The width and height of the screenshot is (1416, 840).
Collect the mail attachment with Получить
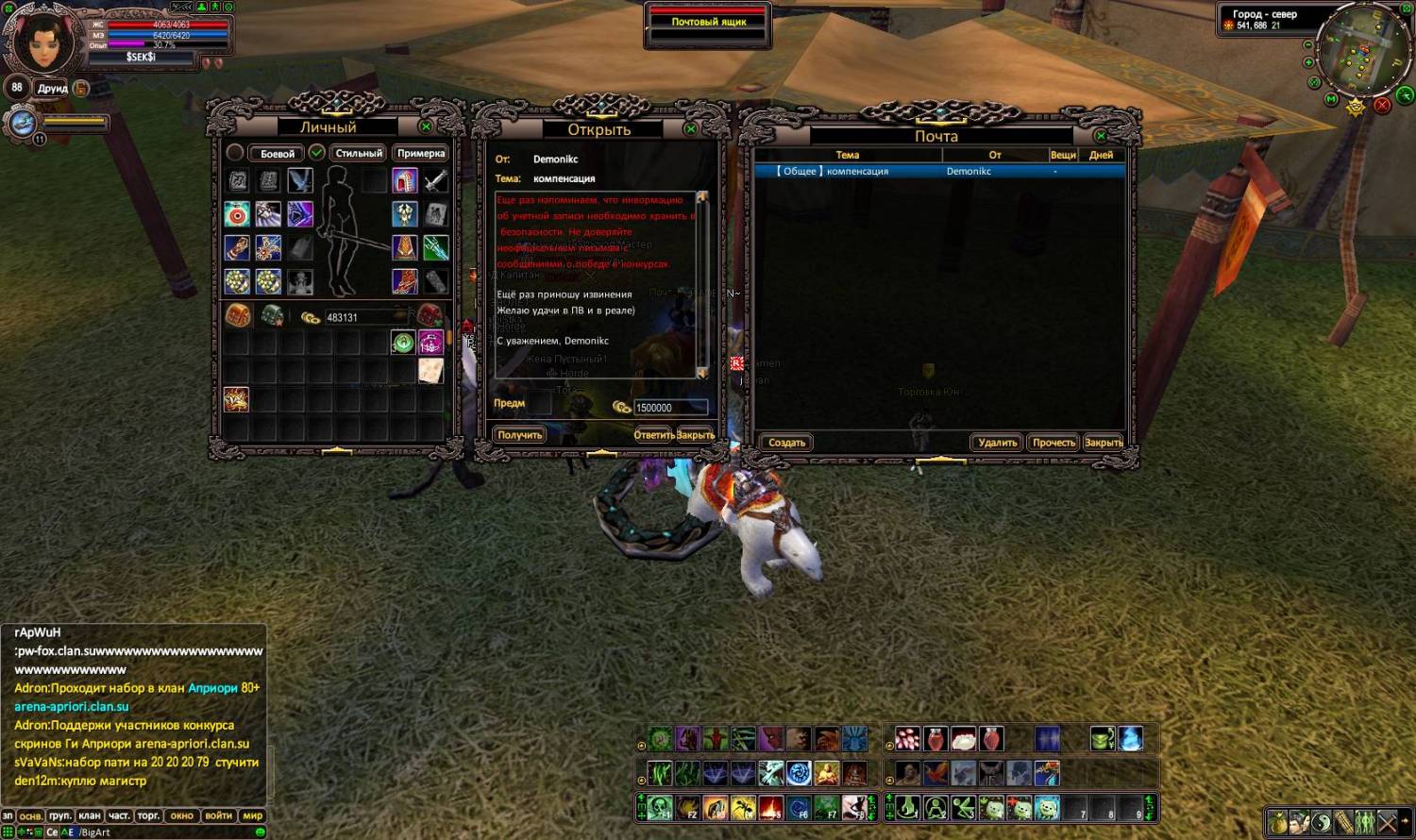pyautogui.click(x=519, y=435)
